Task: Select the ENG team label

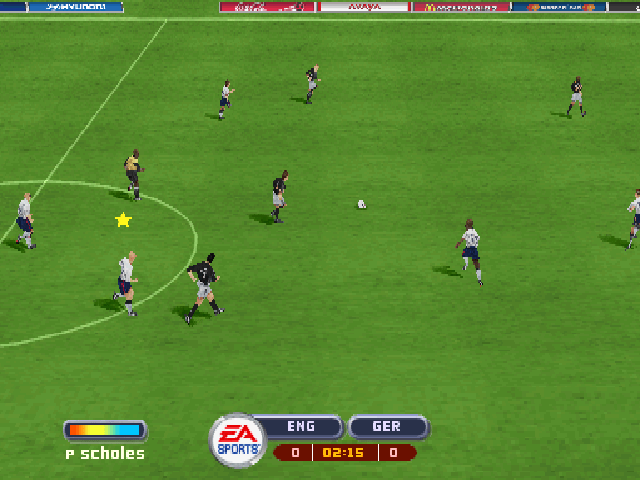Action: tap(301, 427)
